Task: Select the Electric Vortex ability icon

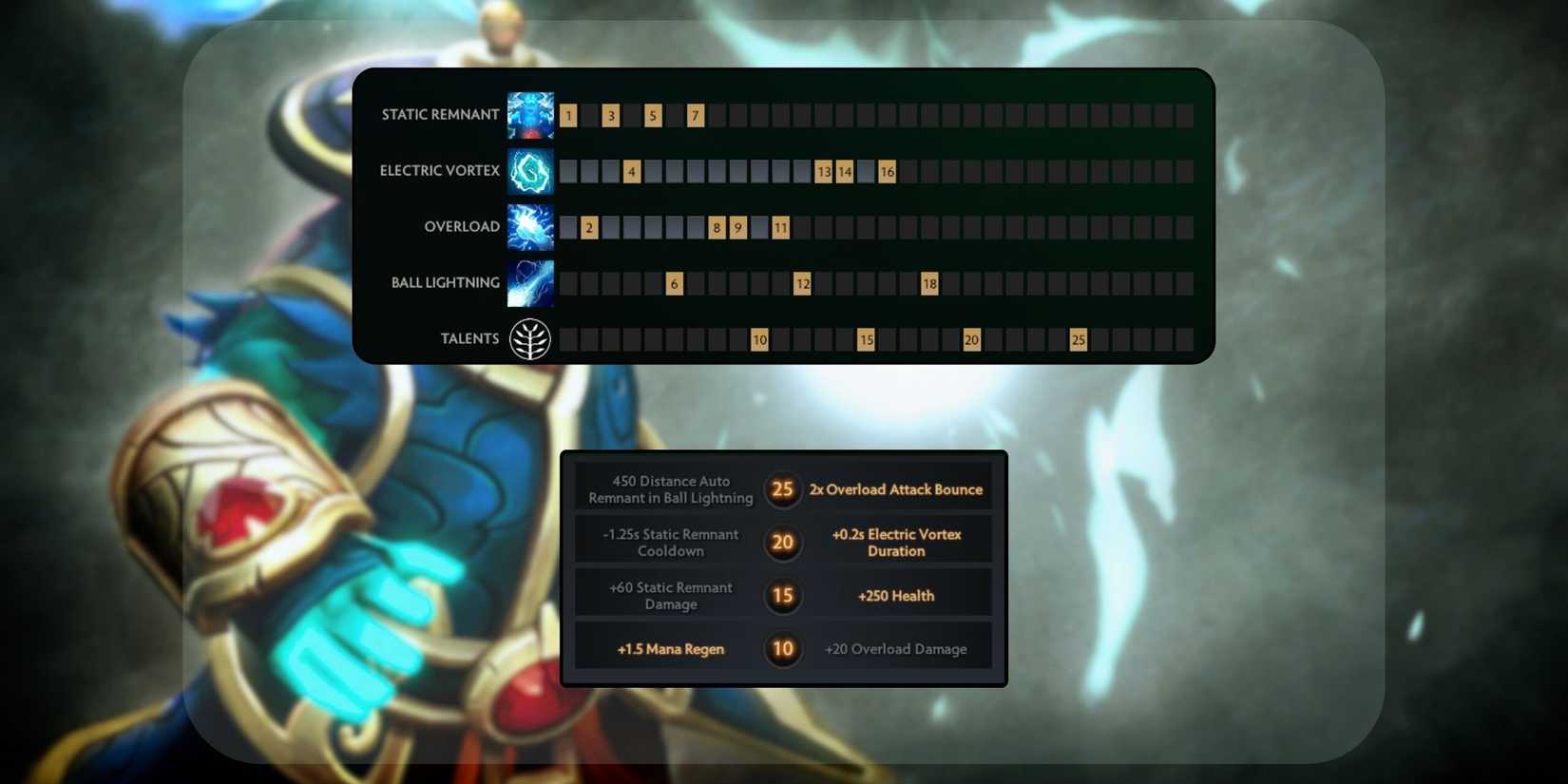Action: coord(529,171)
